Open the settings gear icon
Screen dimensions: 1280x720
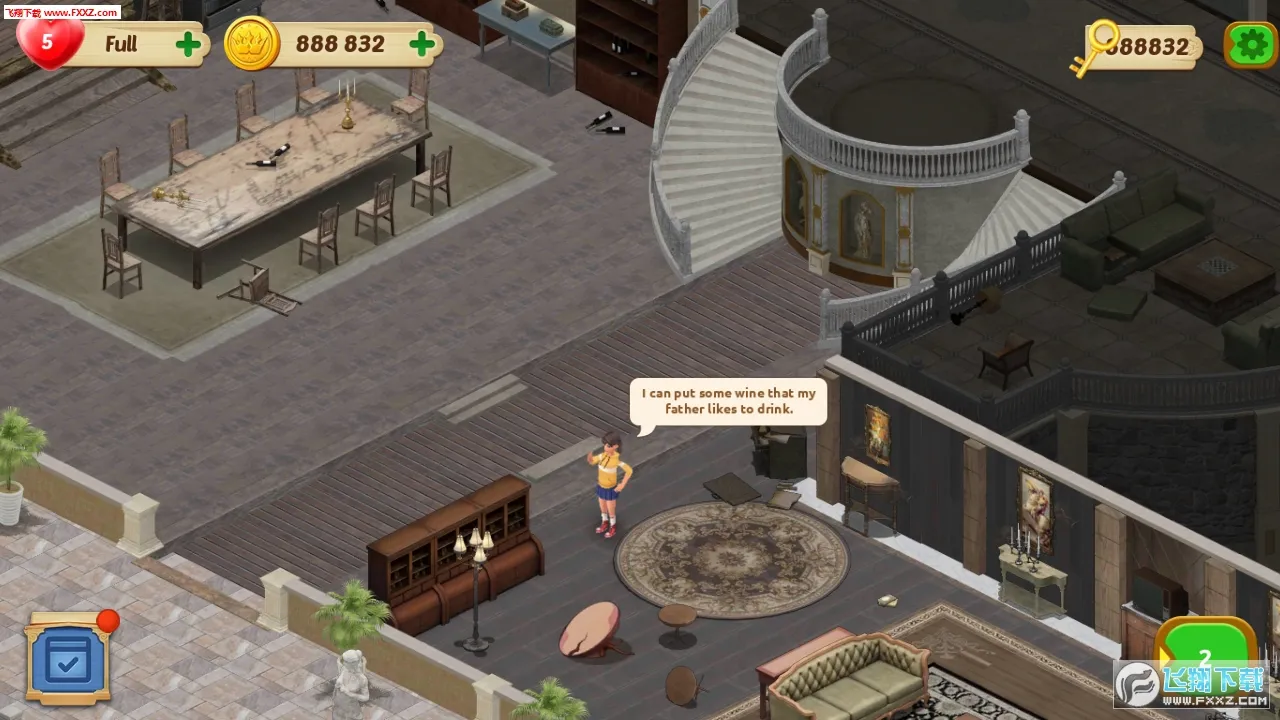click(x=1251, y=44)
